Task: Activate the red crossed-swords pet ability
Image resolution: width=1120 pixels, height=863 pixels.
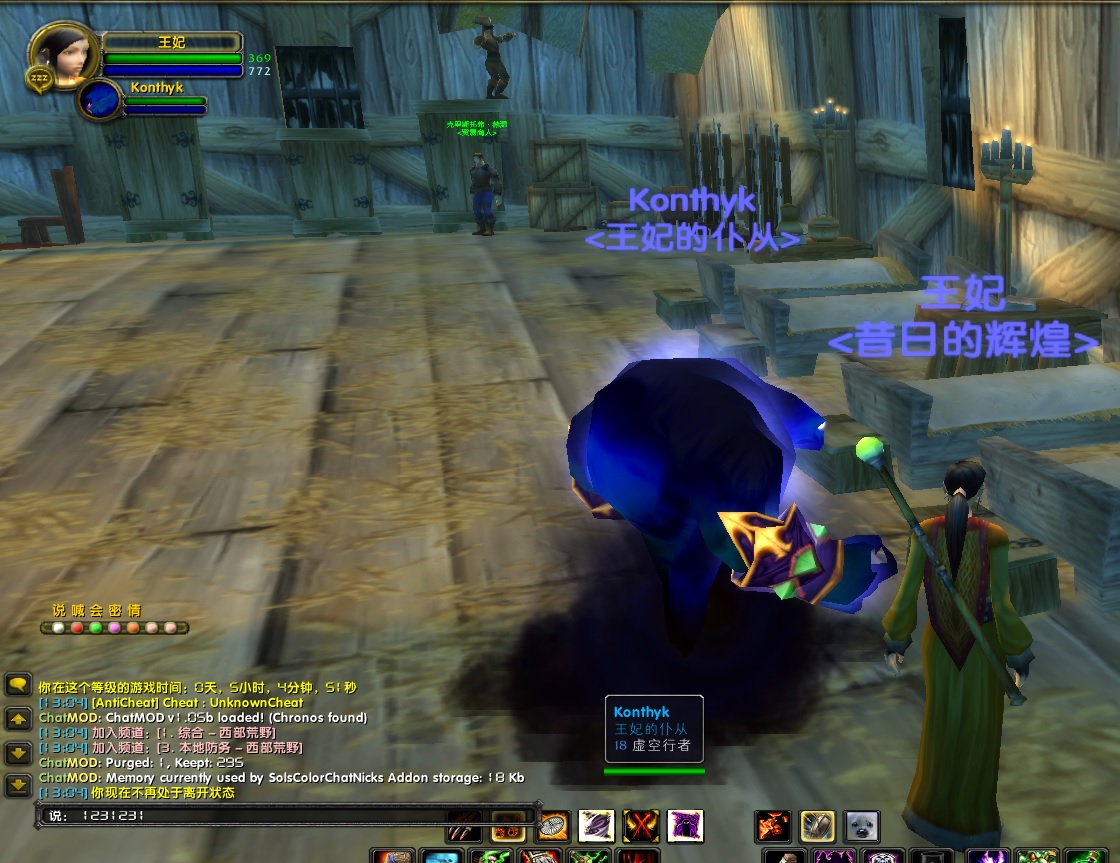Action: tap(641, 826)
